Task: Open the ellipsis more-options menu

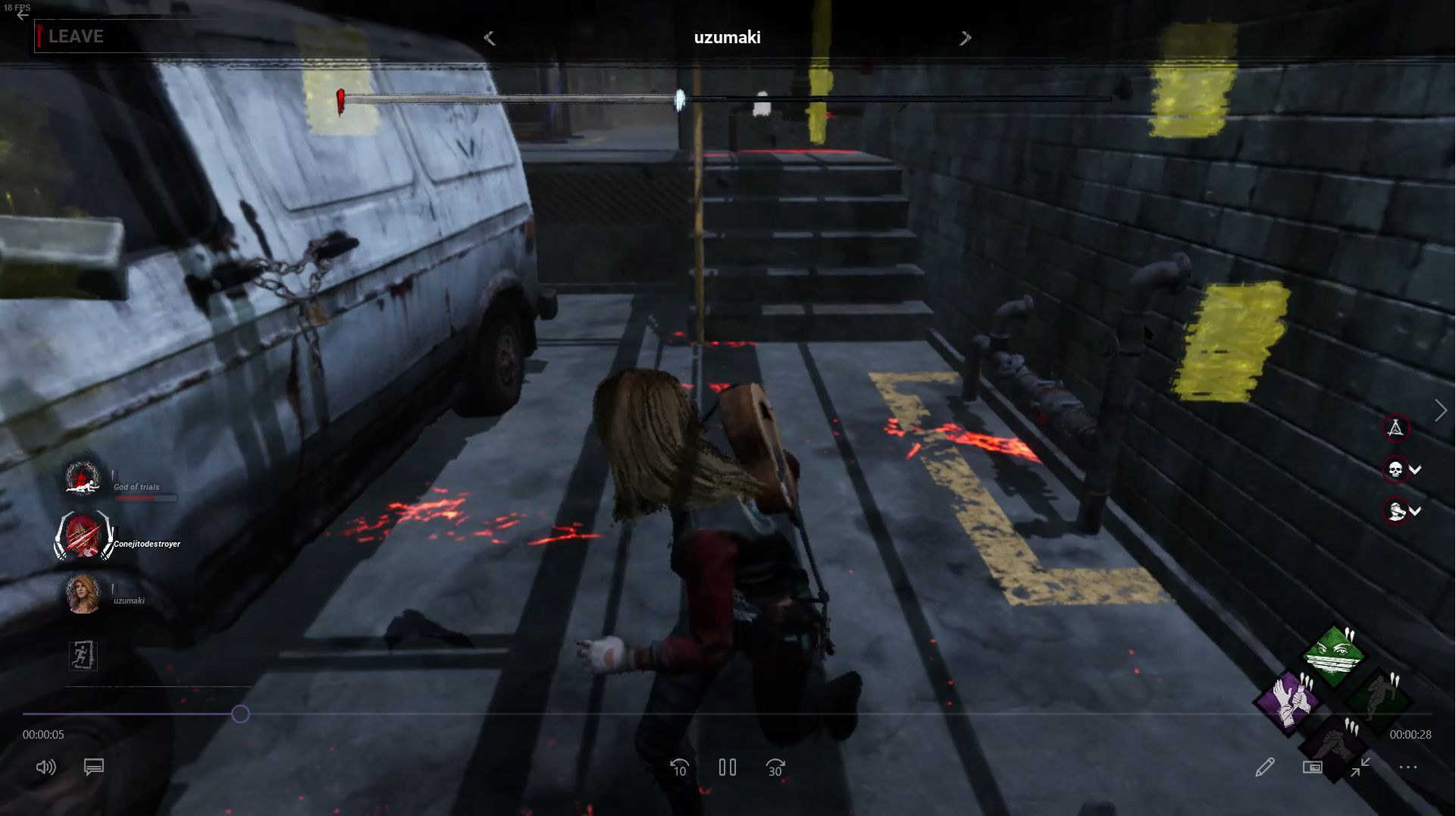Action: (1407, 767)
